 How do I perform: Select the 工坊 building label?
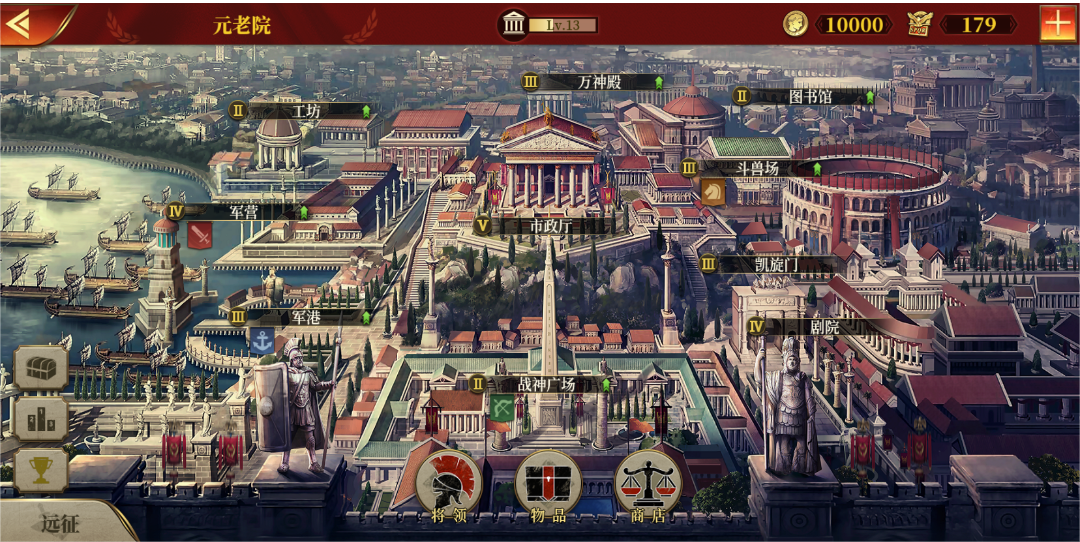304,111
